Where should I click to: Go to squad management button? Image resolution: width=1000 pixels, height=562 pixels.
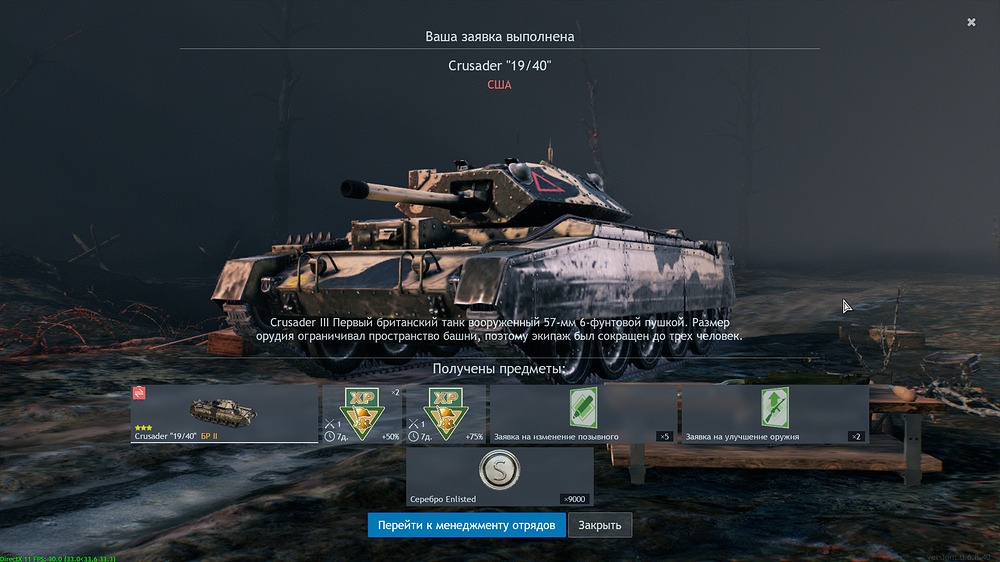[466, 525]
